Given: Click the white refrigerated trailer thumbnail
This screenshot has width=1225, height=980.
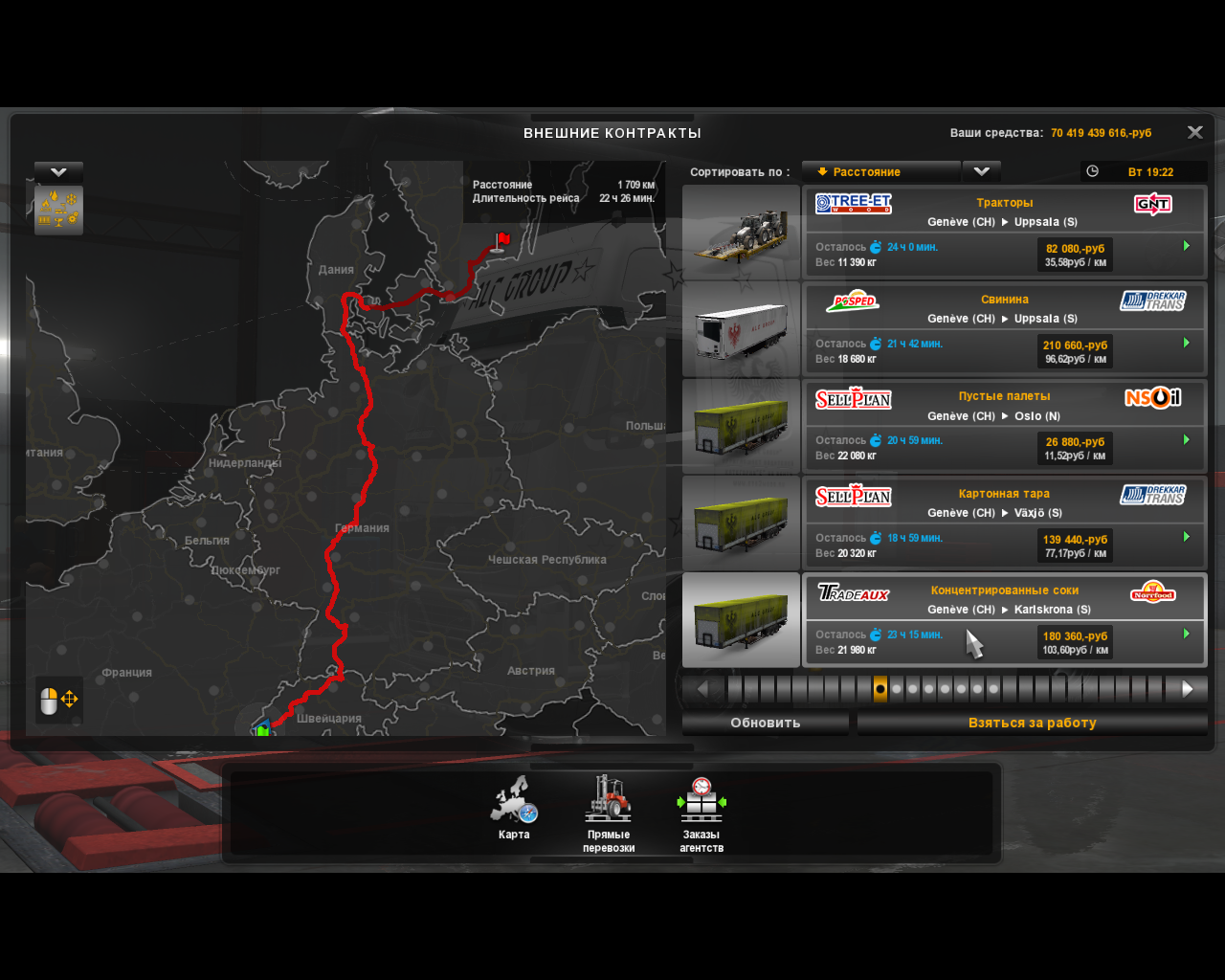Looking at the screenshot, I should pos(741,329).
